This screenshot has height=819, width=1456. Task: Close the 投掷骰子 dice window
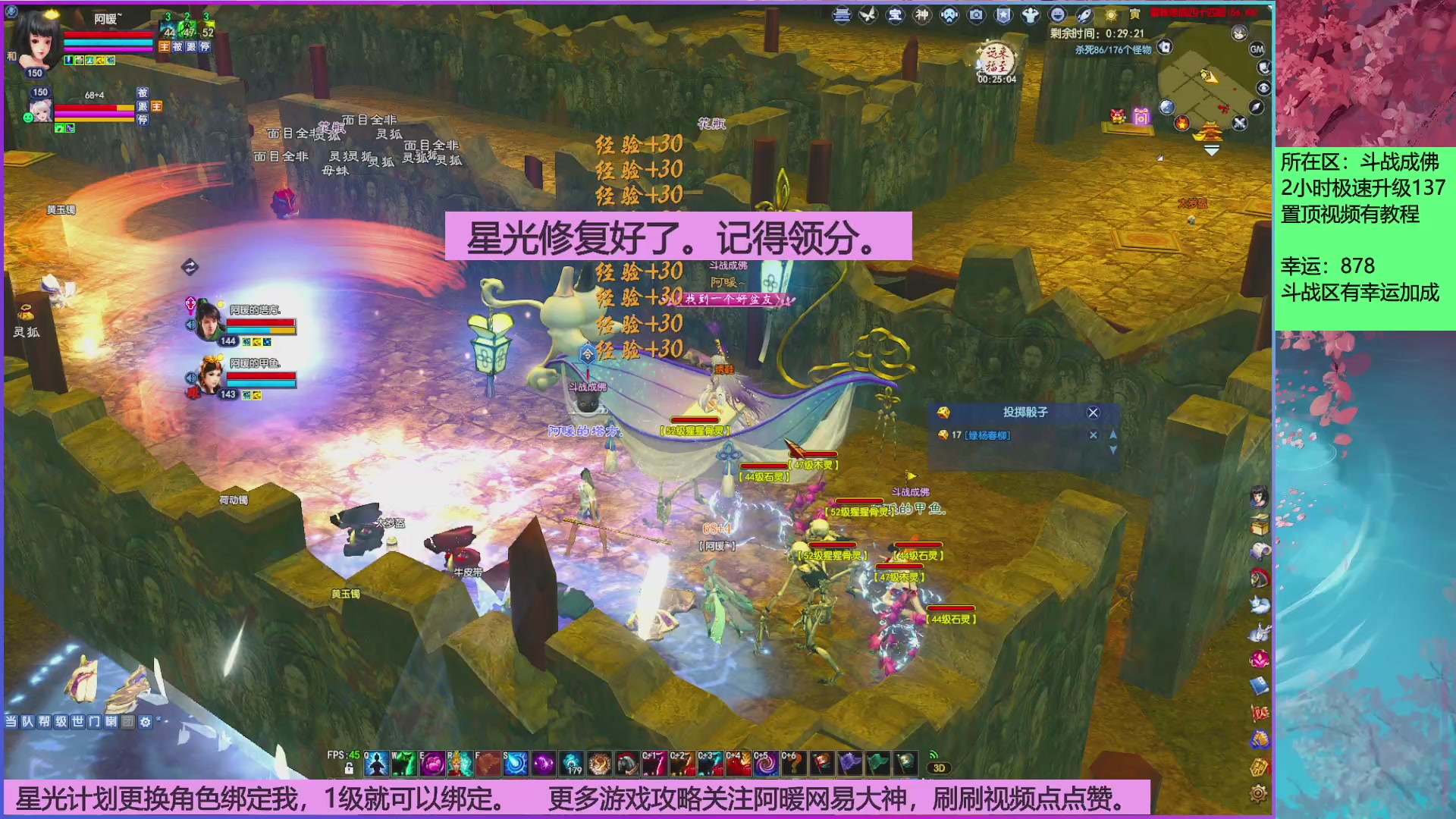(x=1092, y=412)
